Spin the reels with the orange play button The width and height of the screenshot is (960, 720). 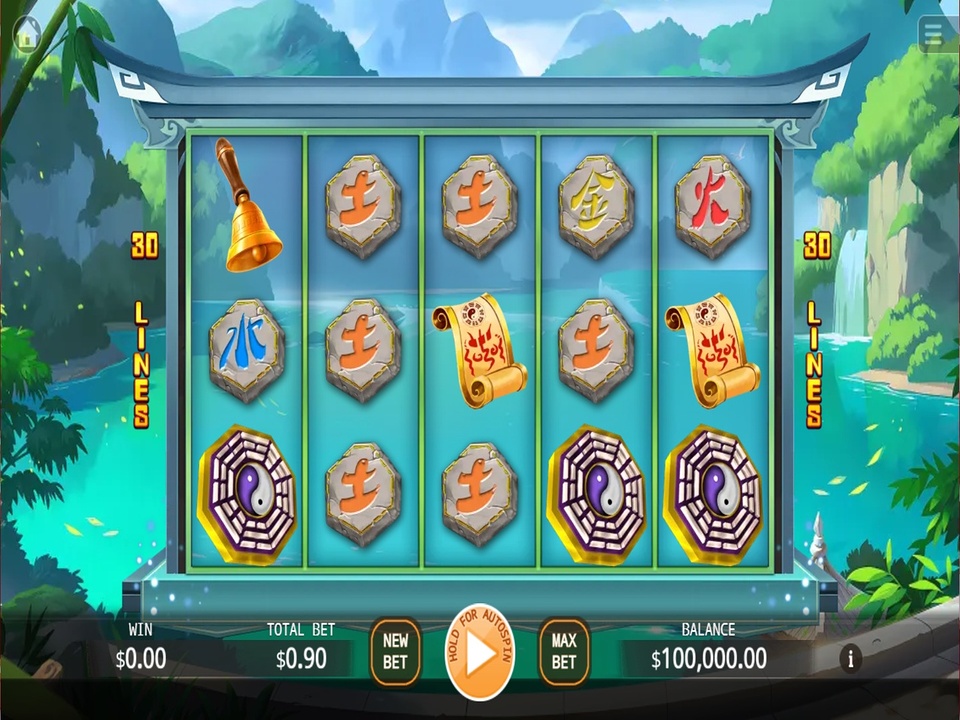[x=480, y=653]
